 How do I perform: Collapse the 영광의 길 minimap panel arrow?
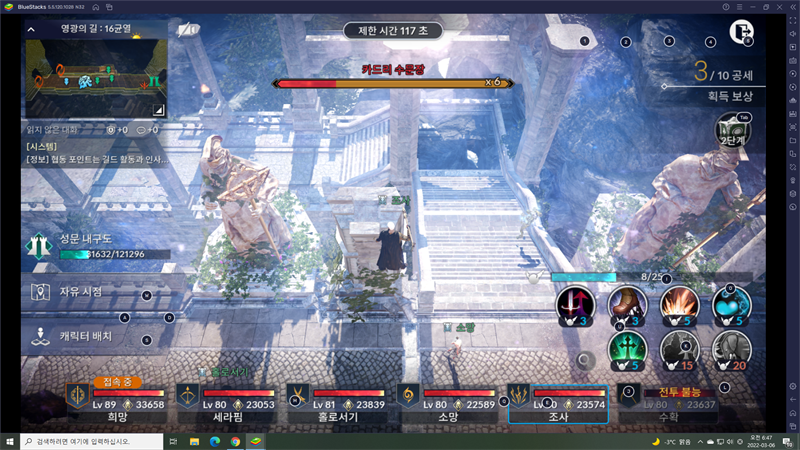[x=32, y=30]
